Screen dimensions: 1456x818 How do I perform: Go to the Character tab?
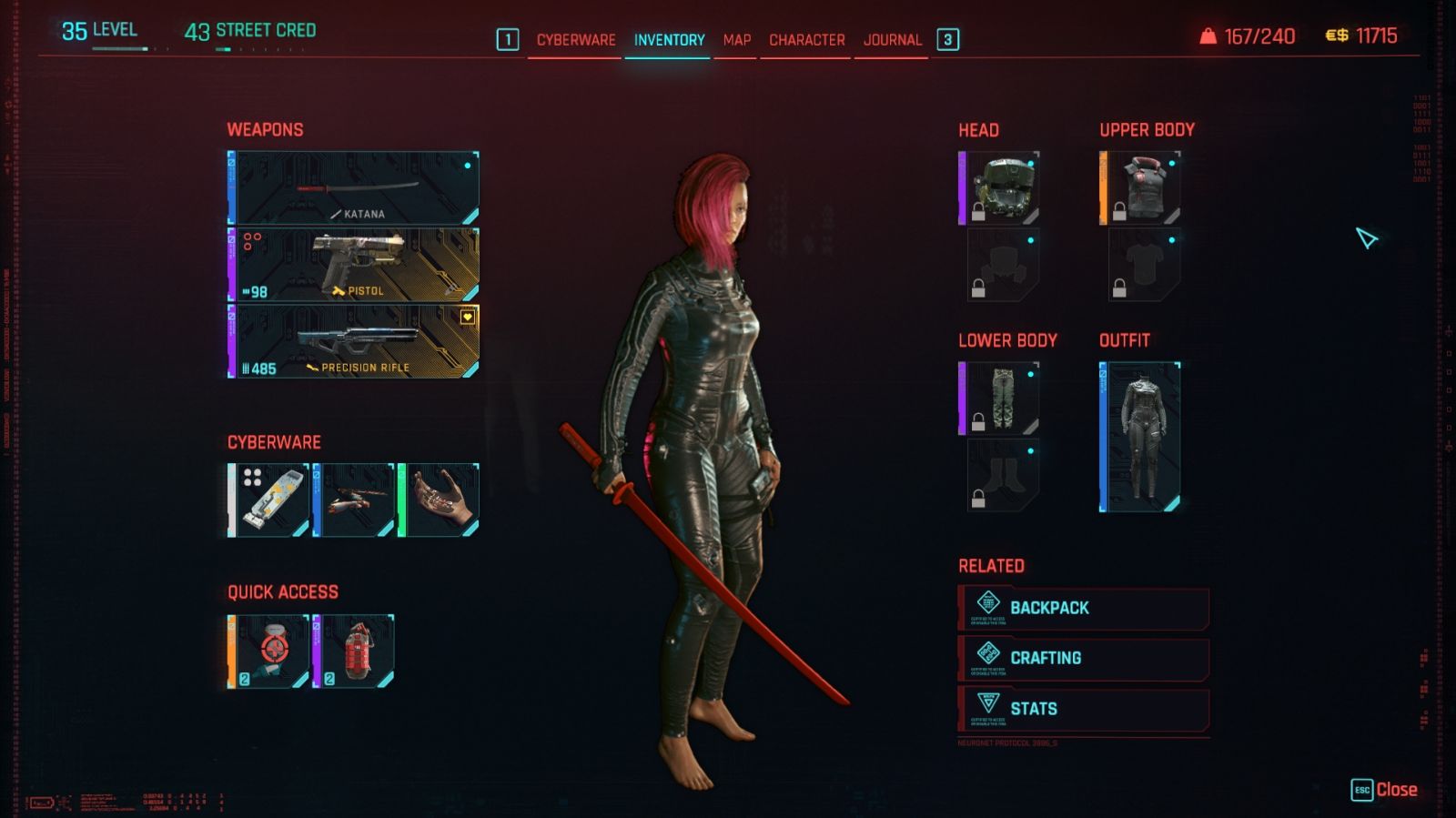tap(806, 40)
